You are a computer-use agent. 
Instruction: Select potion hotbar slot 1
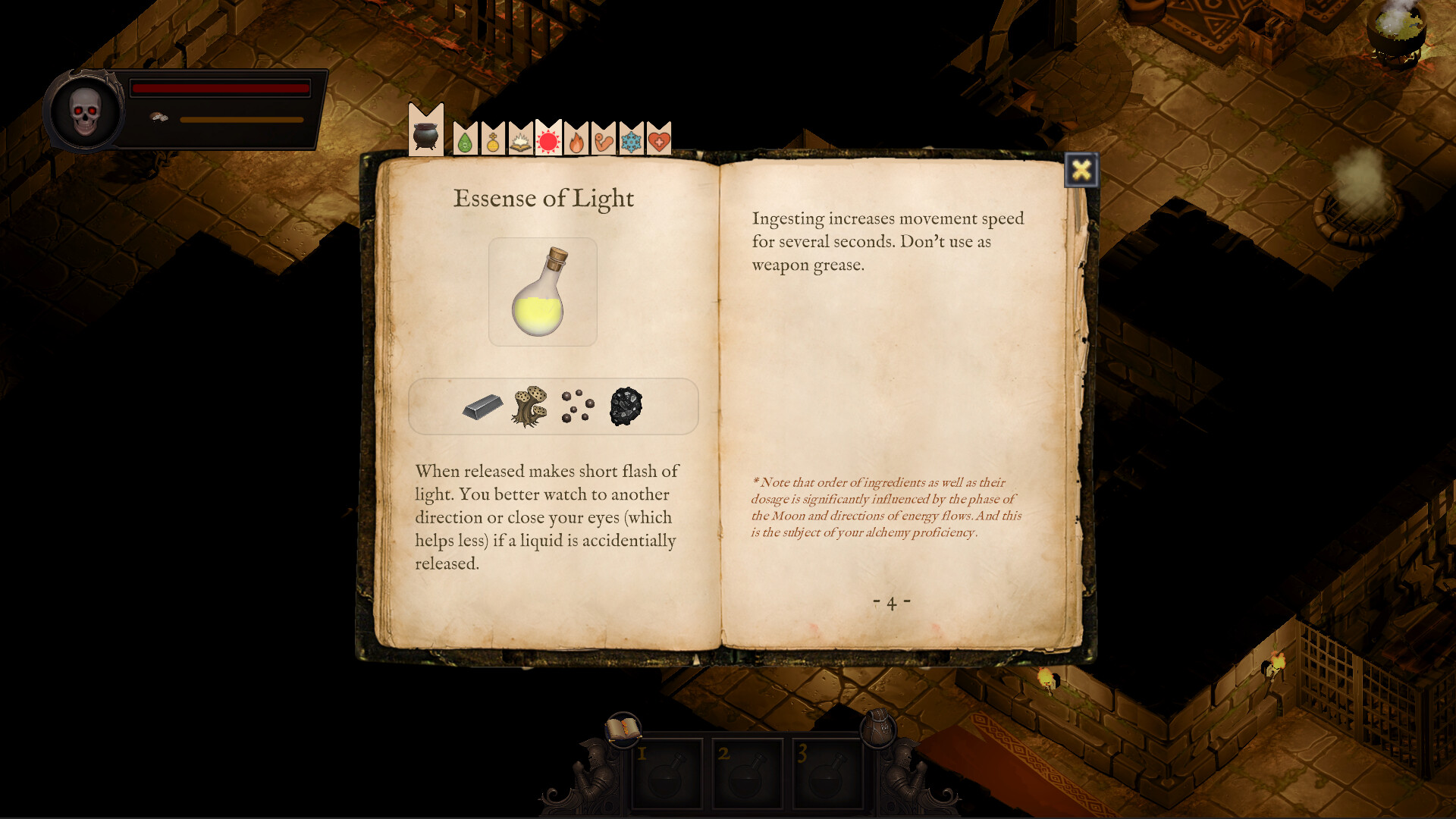(669, 768)
